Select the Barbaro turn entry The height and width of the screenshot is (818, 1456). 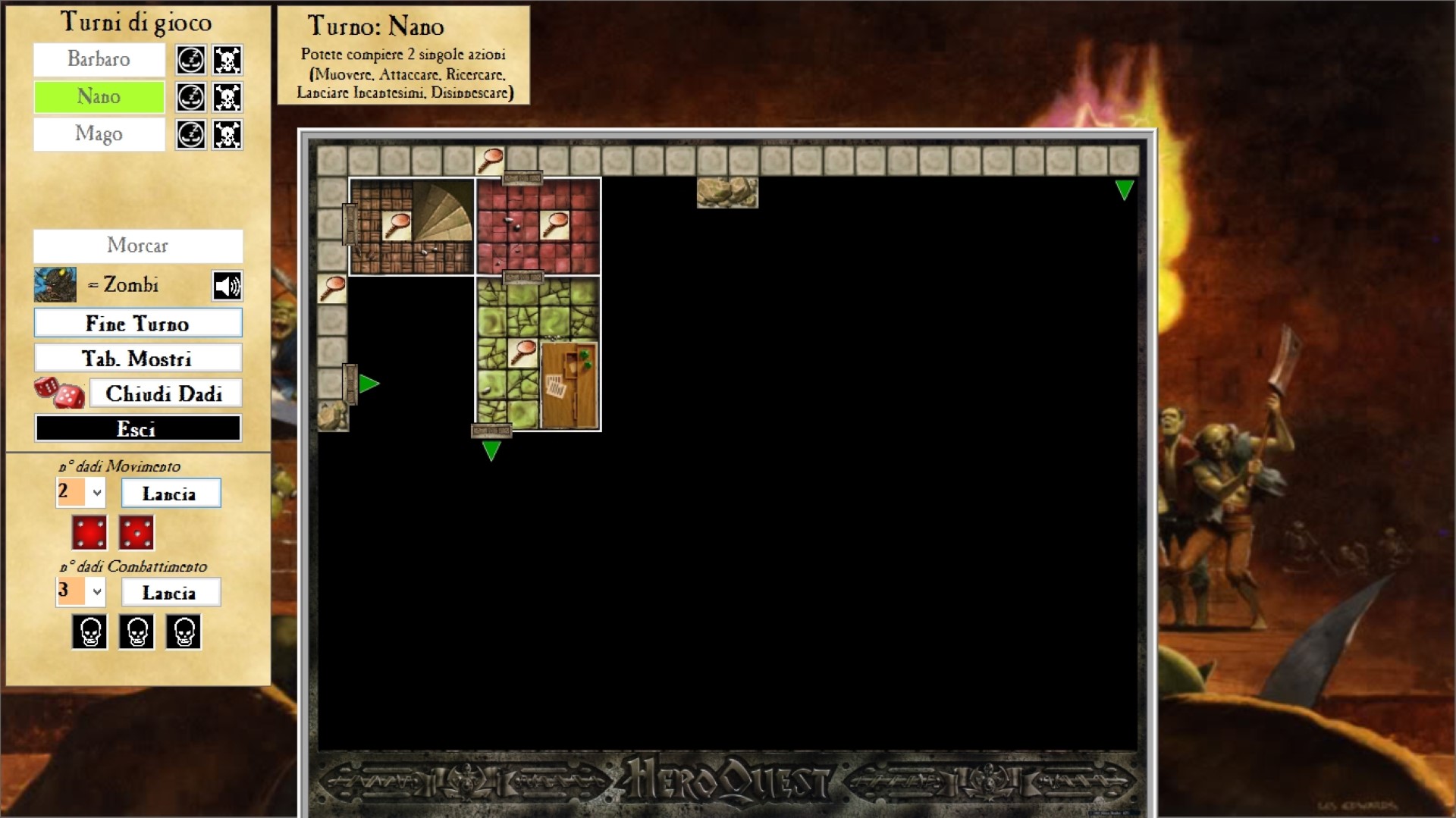coord(99,59)
